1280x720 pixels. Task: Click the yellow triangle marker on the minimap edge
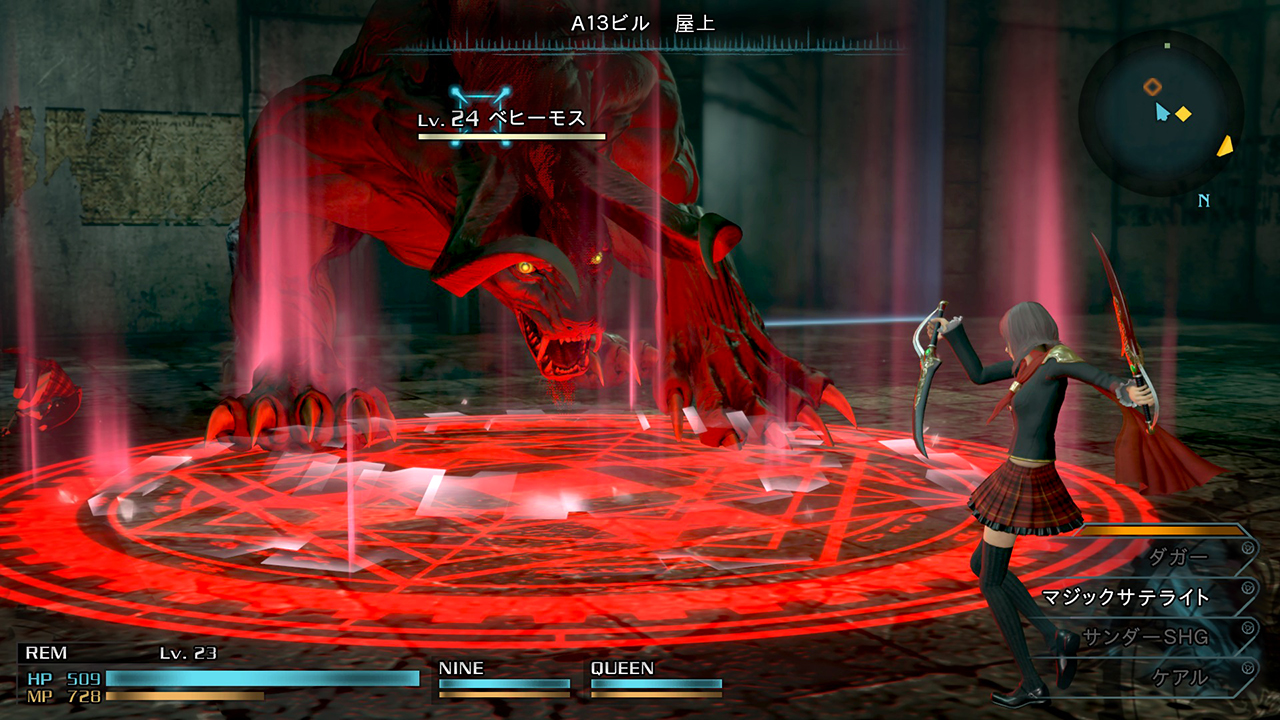coord(1224,147)
